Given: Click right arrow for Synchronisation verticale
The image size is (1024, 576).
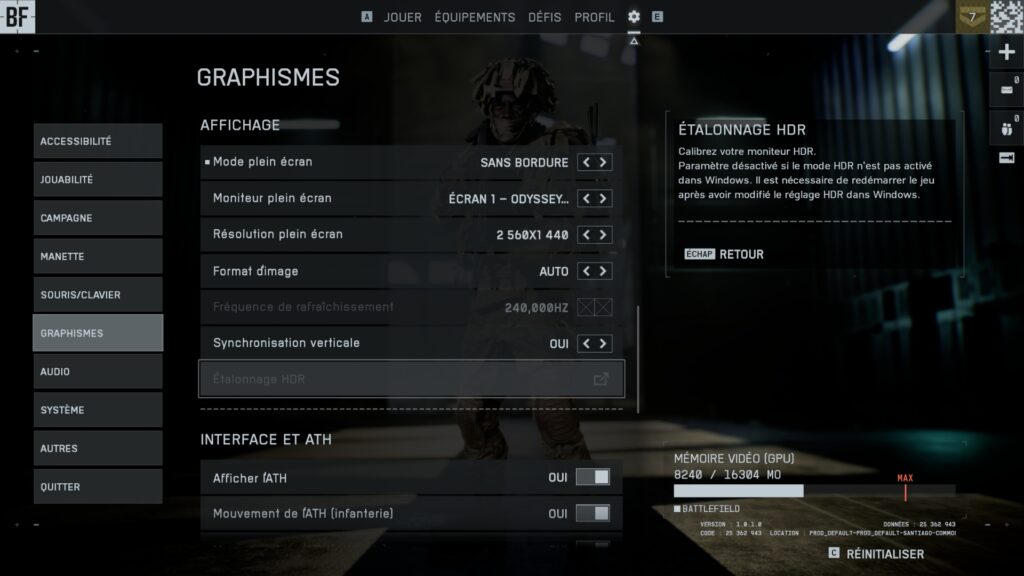Looking at the screenshot, I should click(x=603, y=344).
